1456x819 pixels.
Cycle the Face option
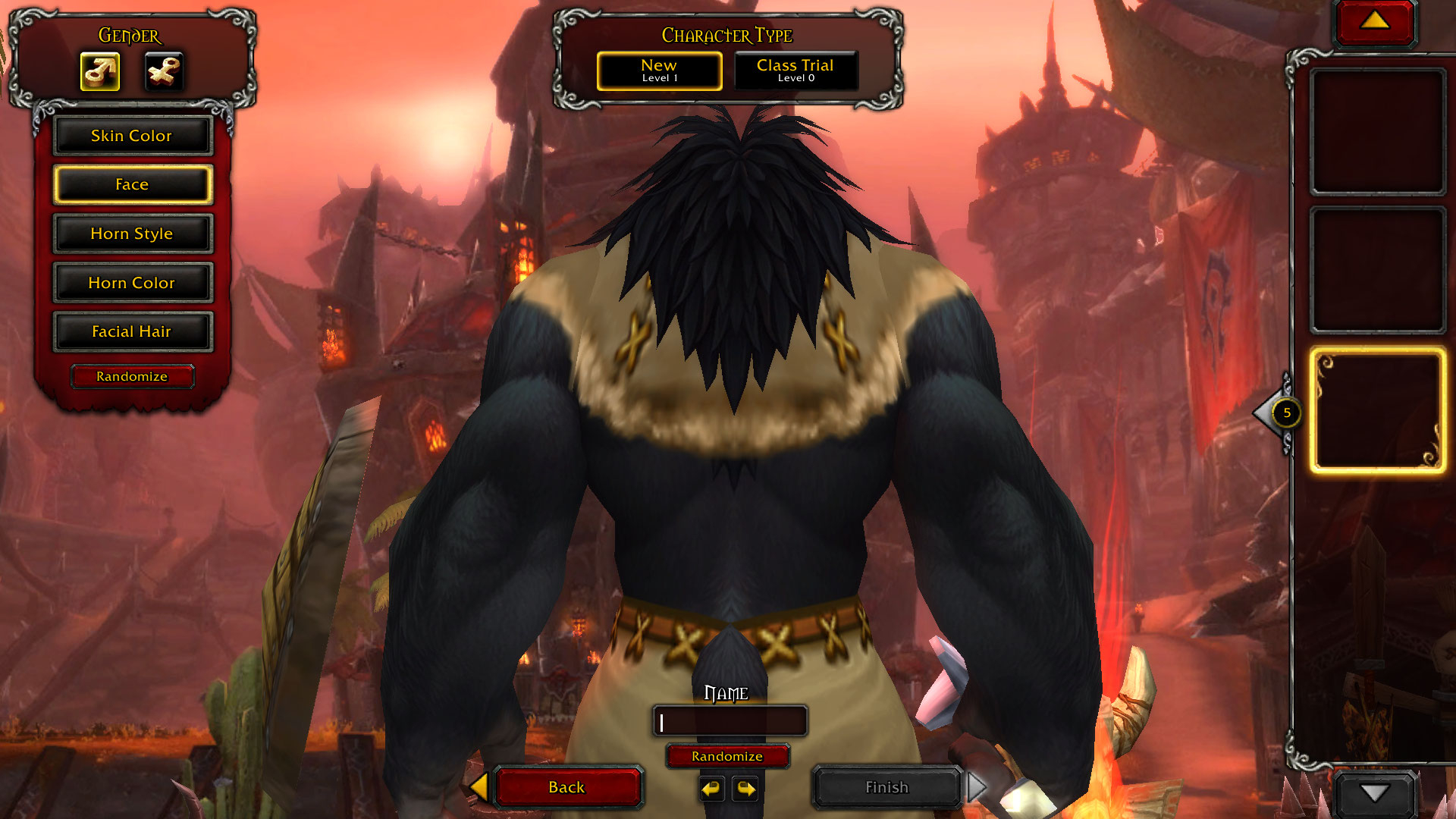[x=132, y=185]
